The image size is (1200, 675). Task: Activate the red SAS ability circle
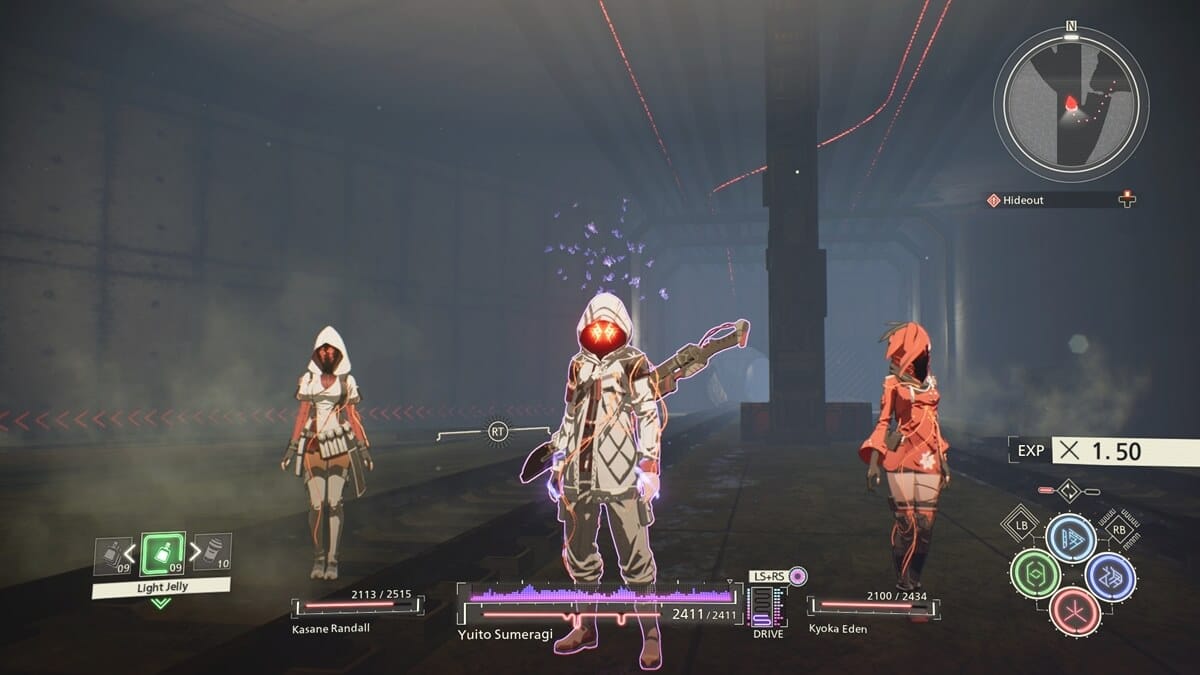(1074, 611)
